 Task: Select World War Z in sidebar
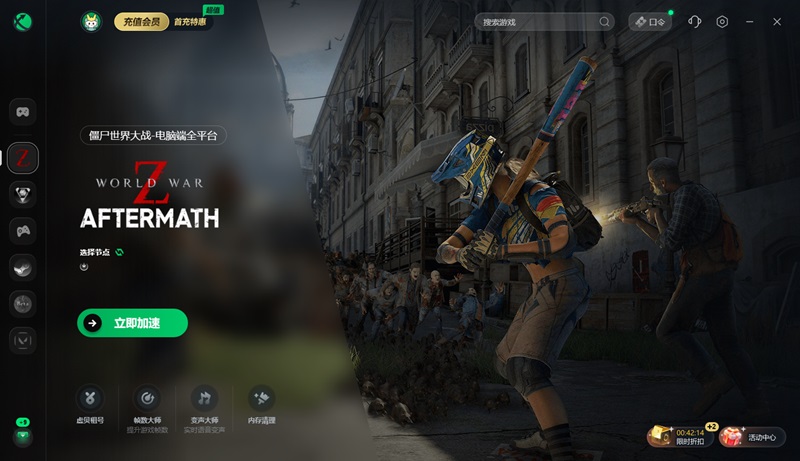[23, 157]
